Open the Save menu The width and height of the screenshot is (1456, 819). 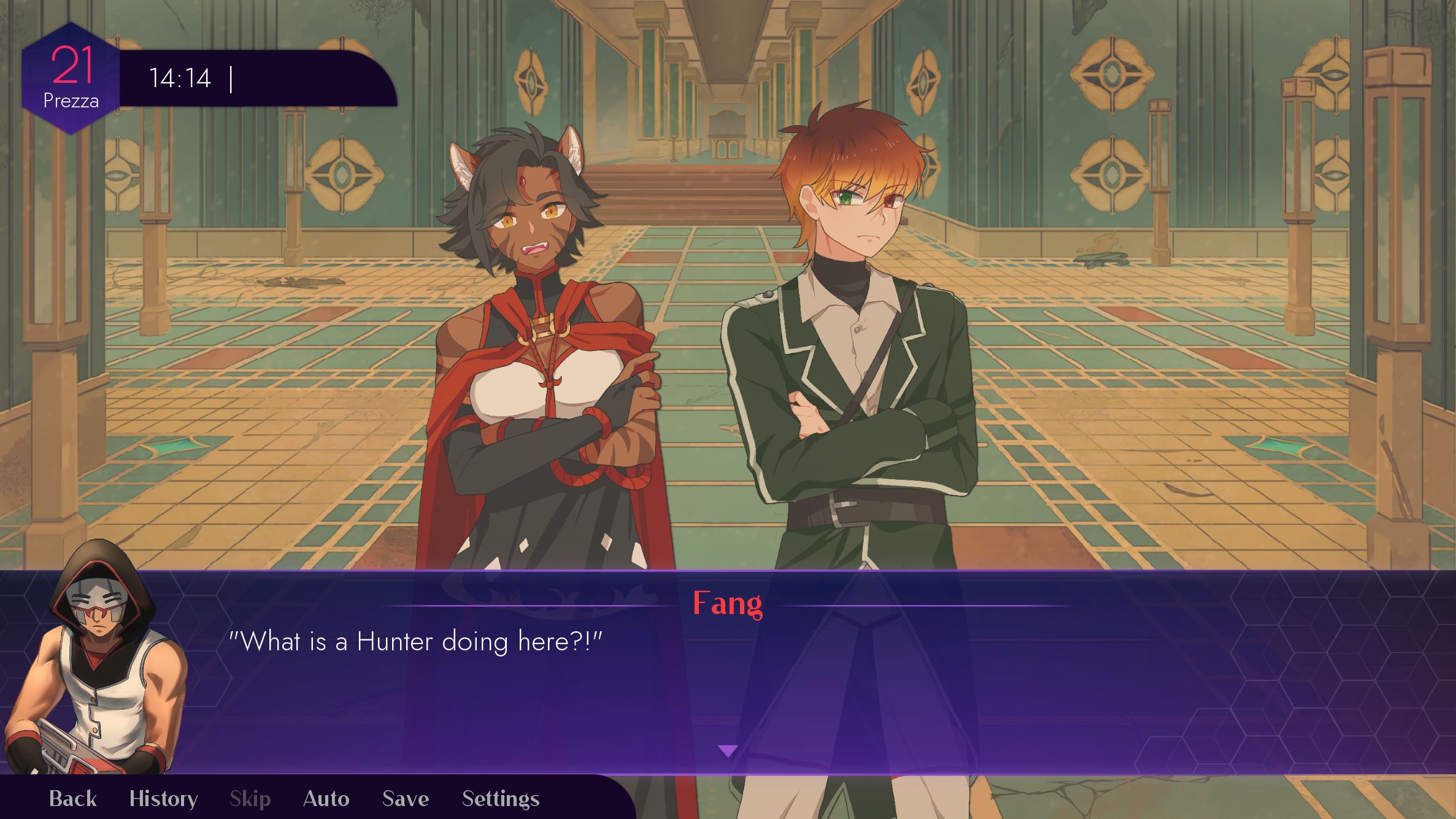405,799
